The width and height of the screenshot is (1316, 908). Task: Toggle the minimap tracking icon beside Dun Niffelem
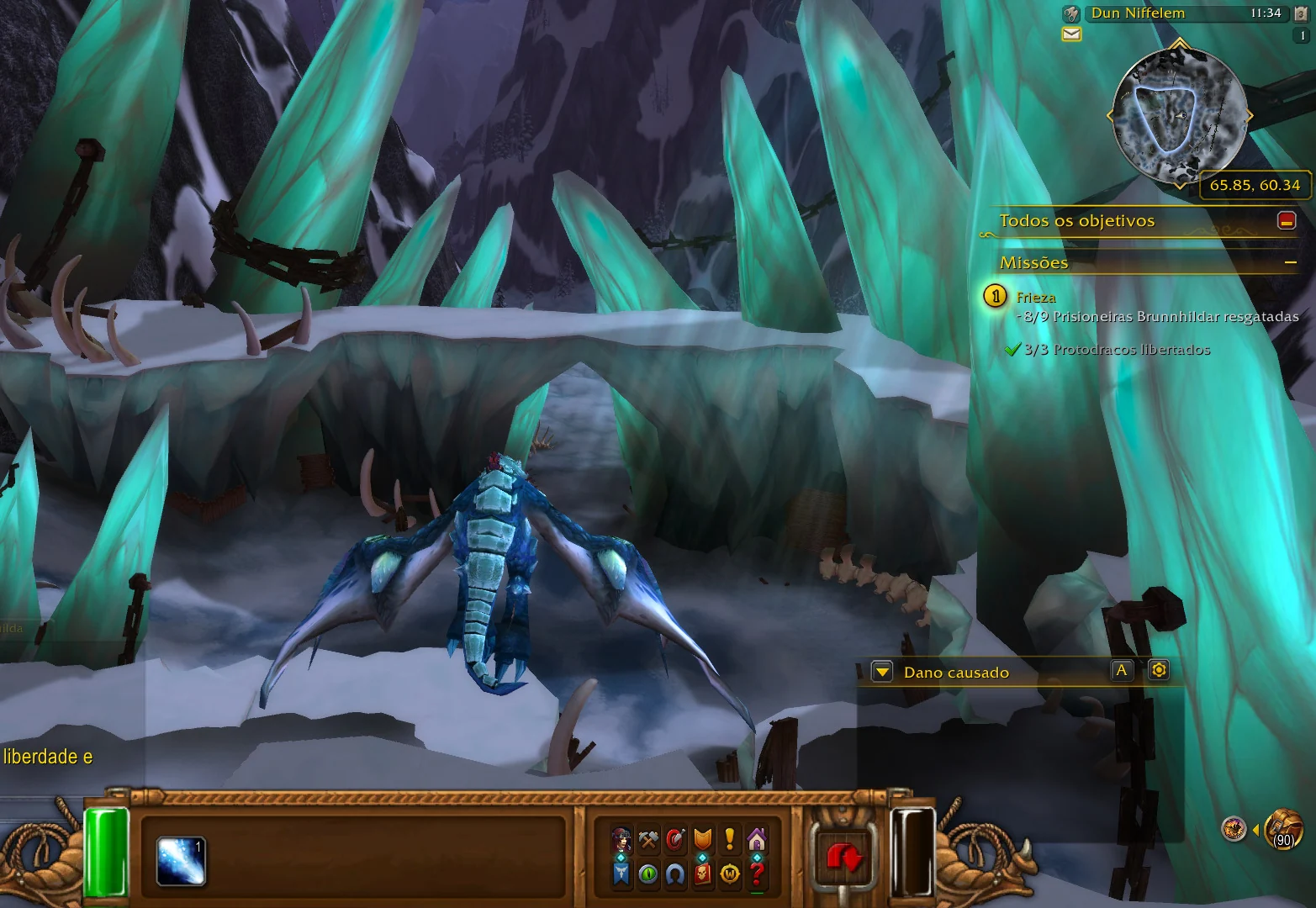tap(1071, 13)
